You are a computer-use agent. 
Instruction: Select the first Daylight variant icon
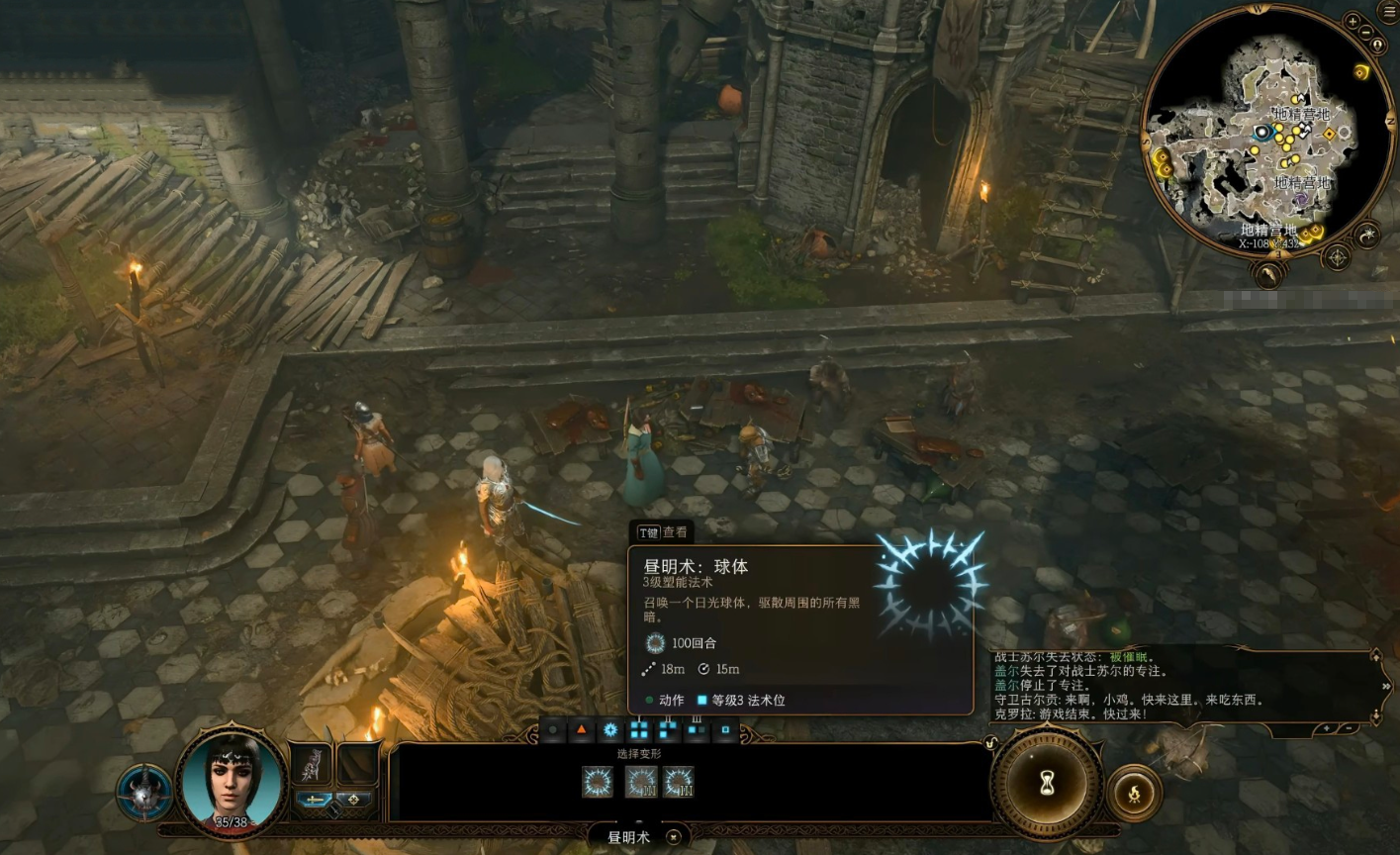point(598,783)
